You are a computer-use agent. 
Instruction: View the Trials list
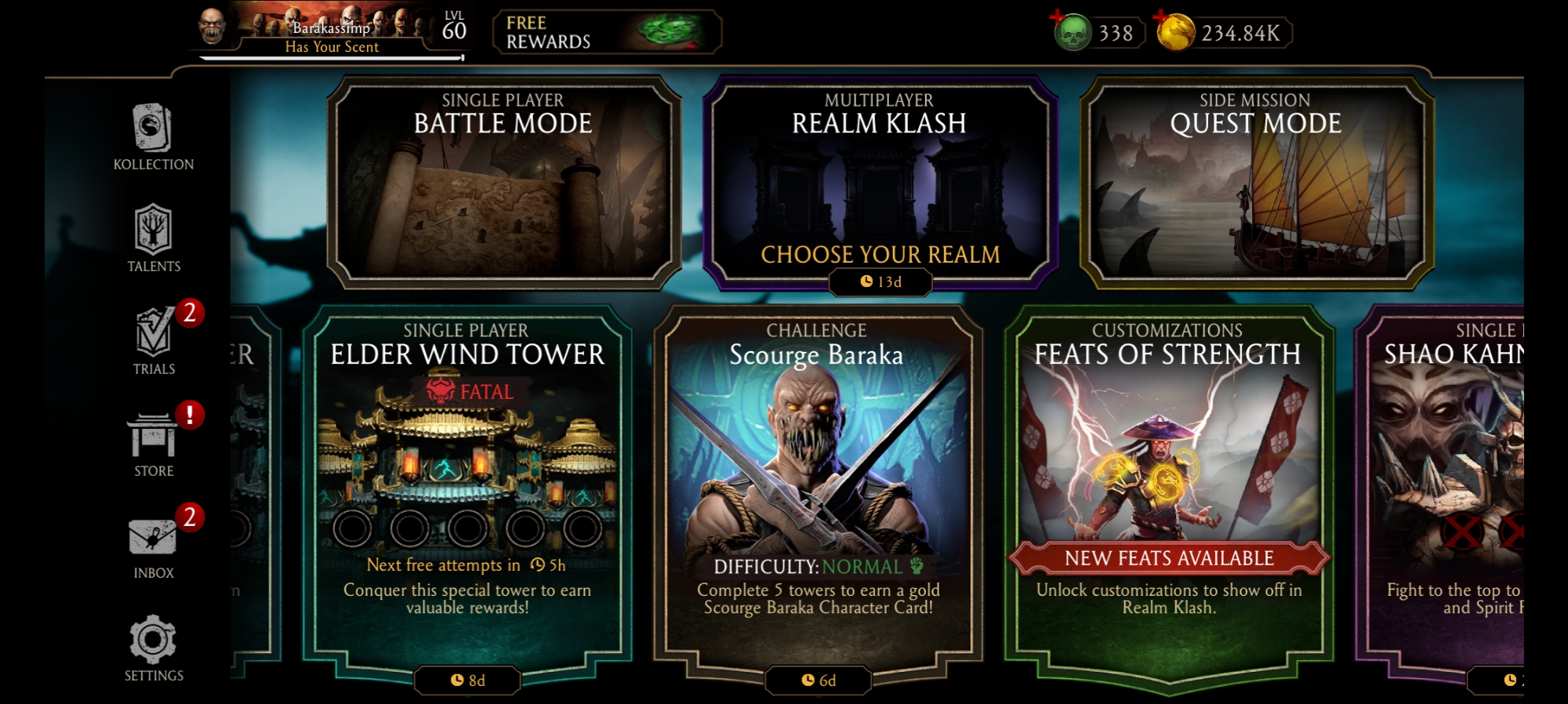[154, 341]
